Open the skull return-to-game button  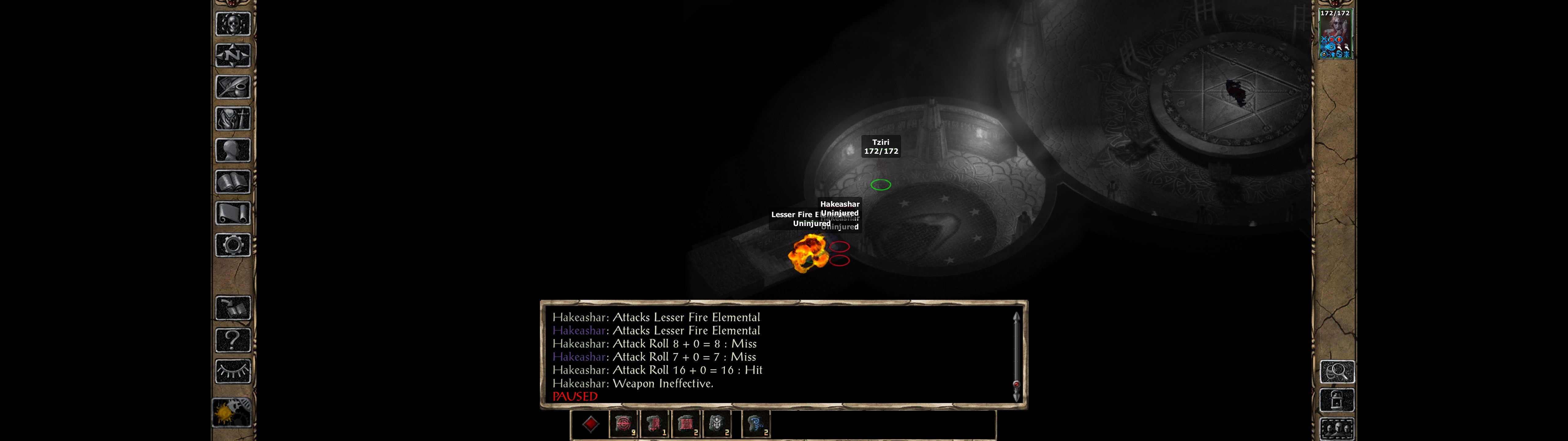point(232,24)
